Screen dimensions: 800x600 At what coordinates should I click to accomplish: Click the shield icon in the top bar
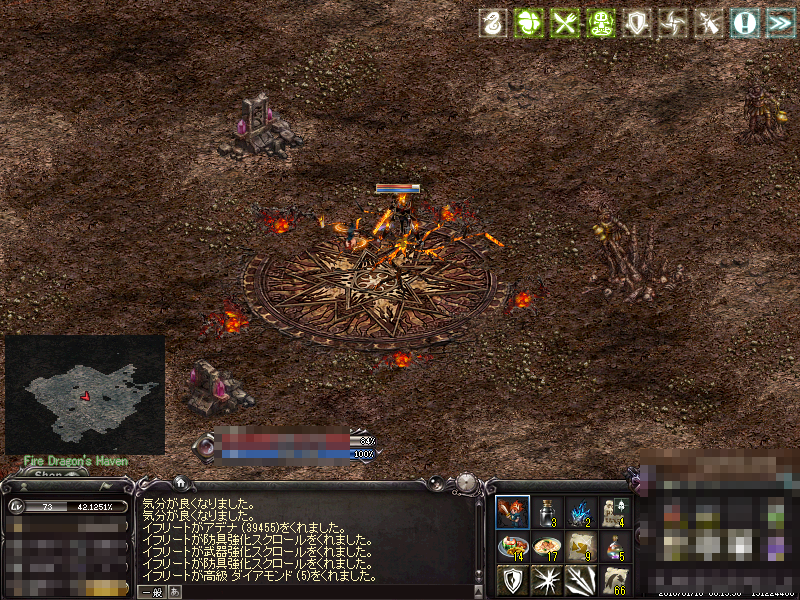(x=637, y=24)
